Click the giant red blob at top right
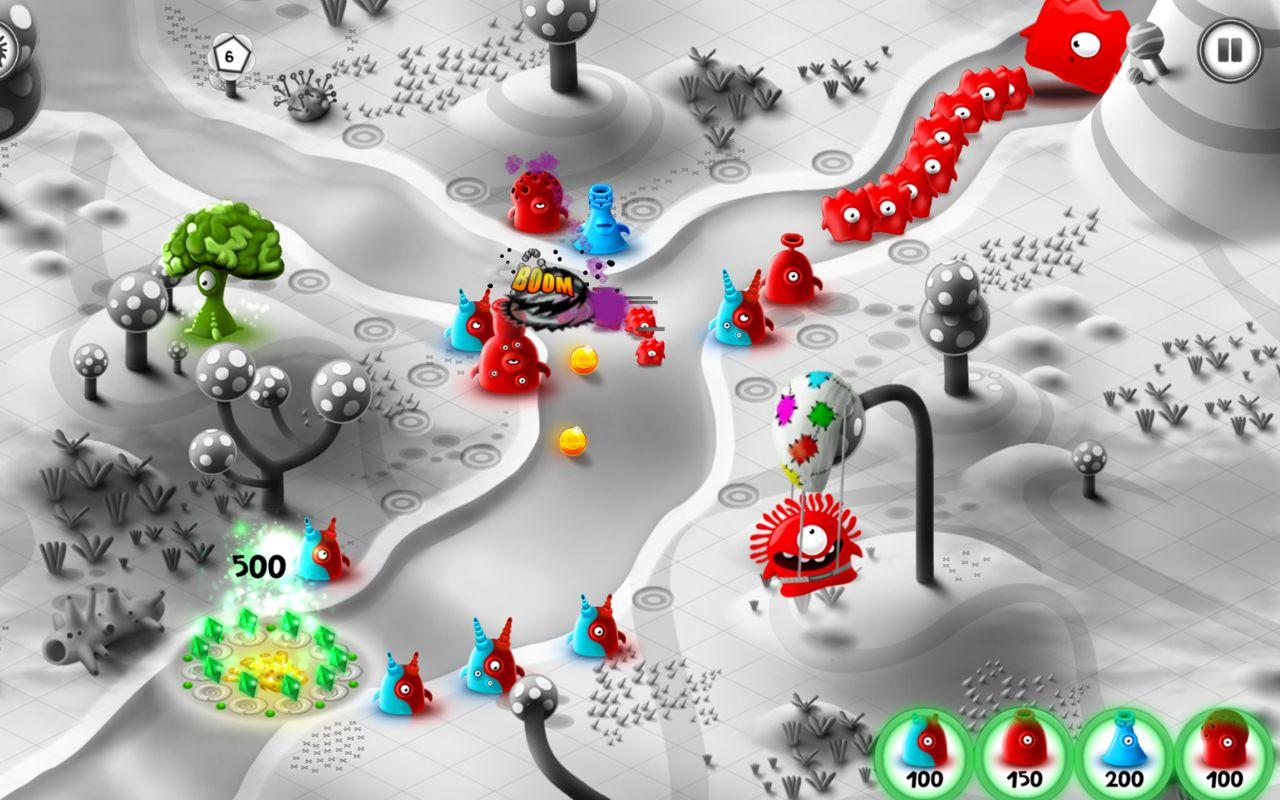Screen dimensions: 1280x800 (1075, 45)
